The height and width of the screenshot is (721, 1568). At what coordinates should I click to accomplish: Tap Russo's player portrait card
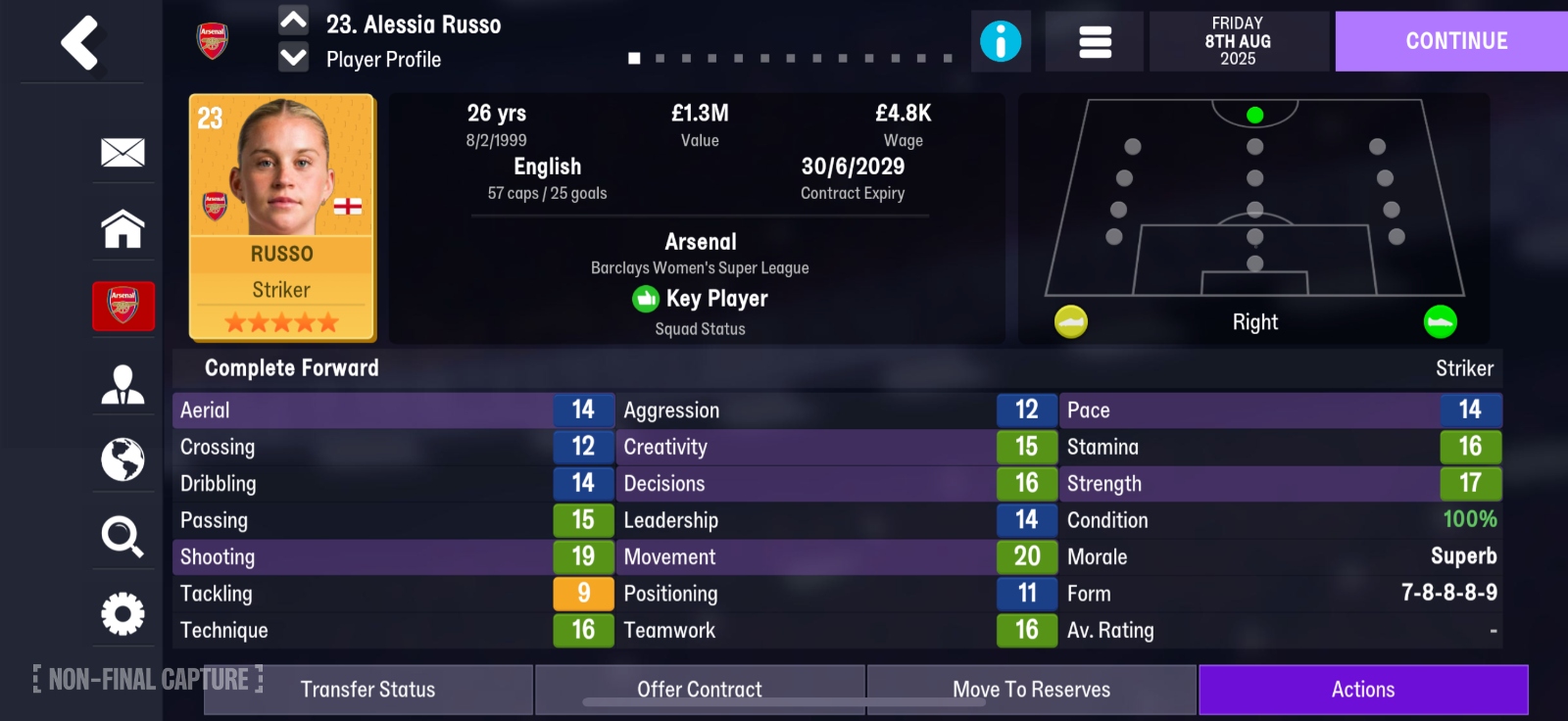click(281, 216)
